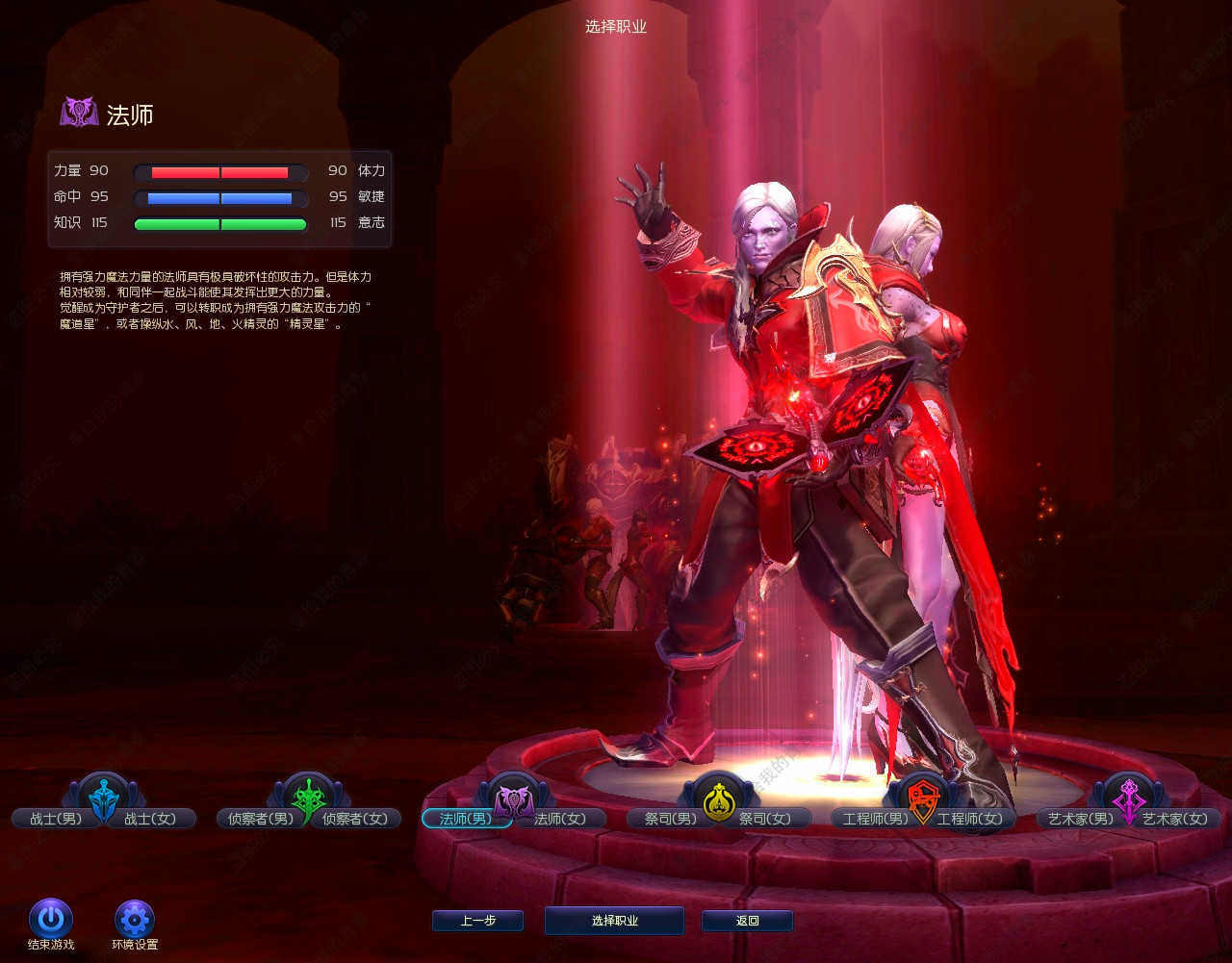Image resolution: width=1232 pixels, height=963 pixels.
Task: Confirm with the 选择职业 button
Action: 614,921
